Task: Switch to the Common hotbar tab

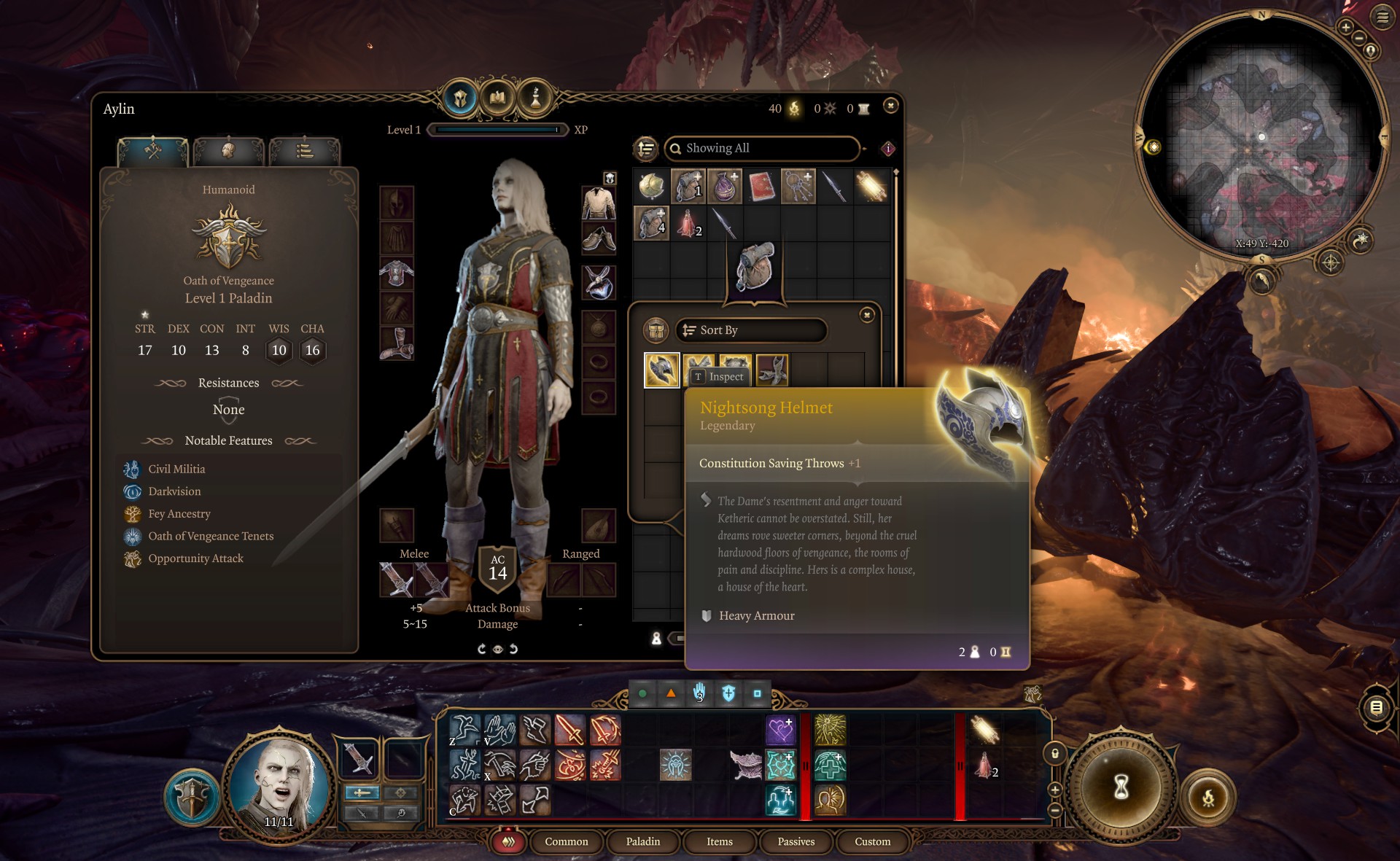Action: click(566, 841)
